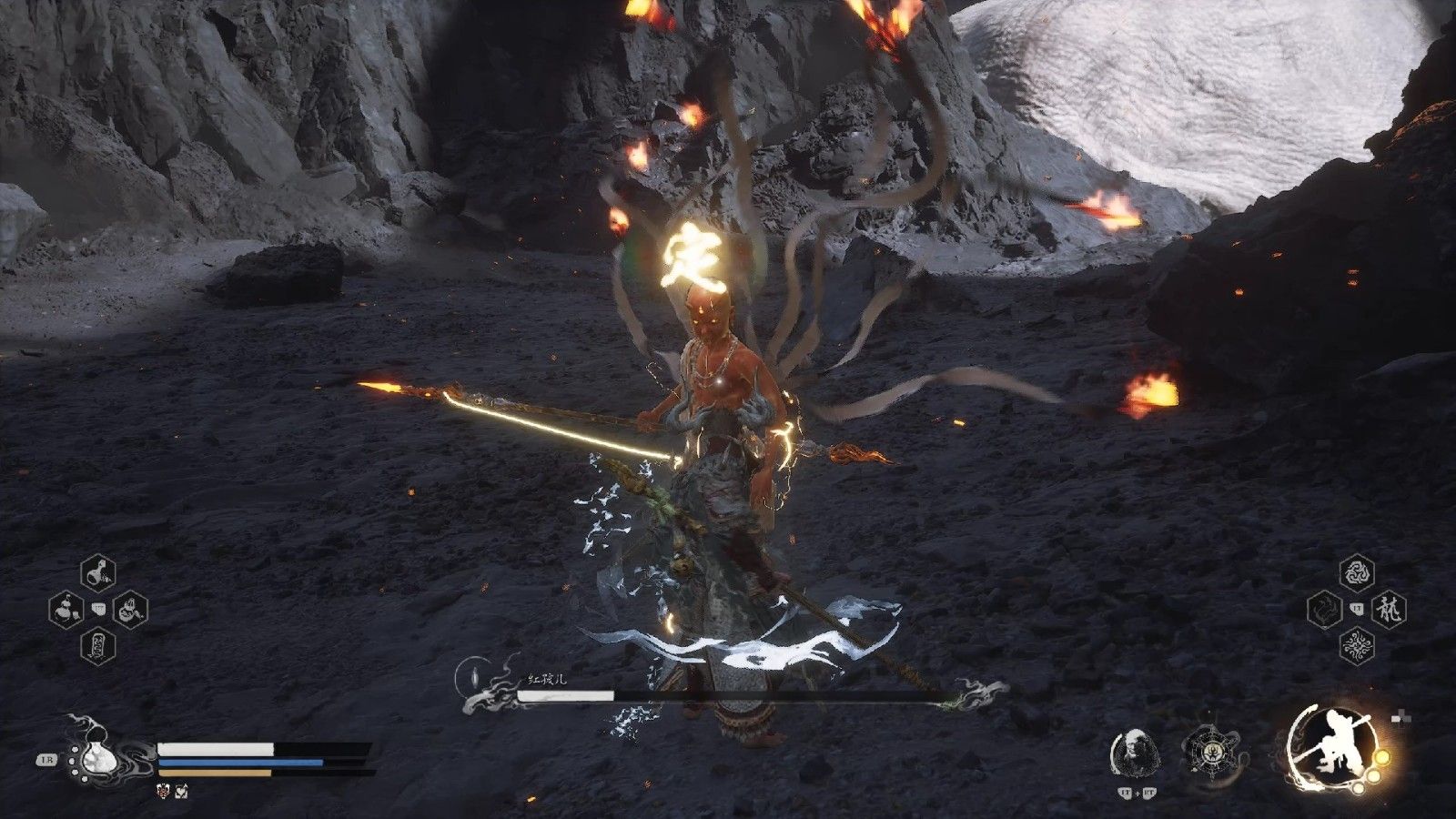The width and height of the screenshot is (1456, 819).
Task: Cast the radial swirling tendrils spell
Action: (x=1357, y=646)
